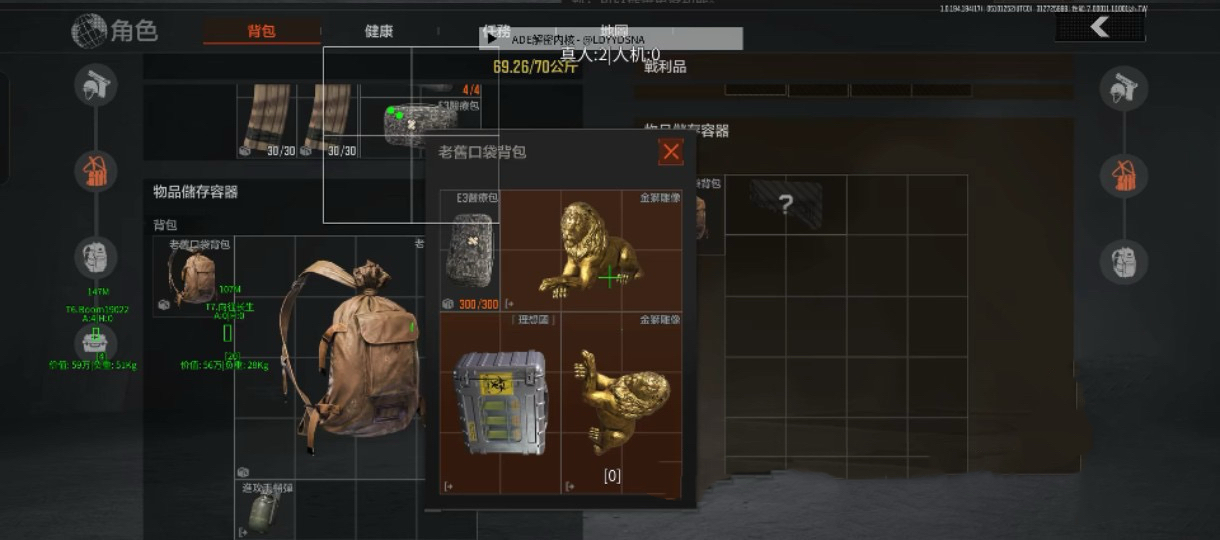Select the 理想國 metal supply case

click(500, 402)
